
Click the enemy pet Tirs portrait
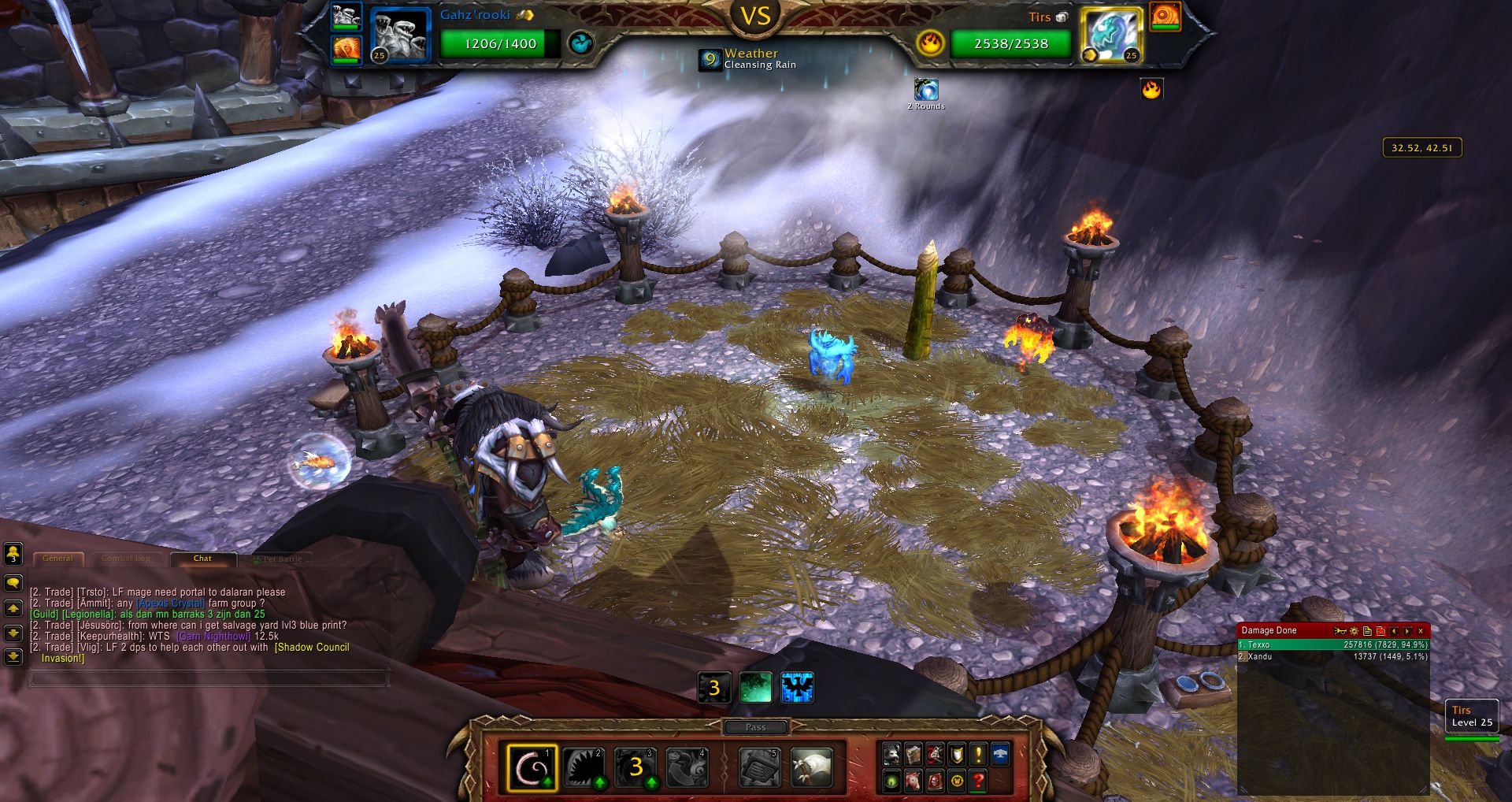(1111, 35)
